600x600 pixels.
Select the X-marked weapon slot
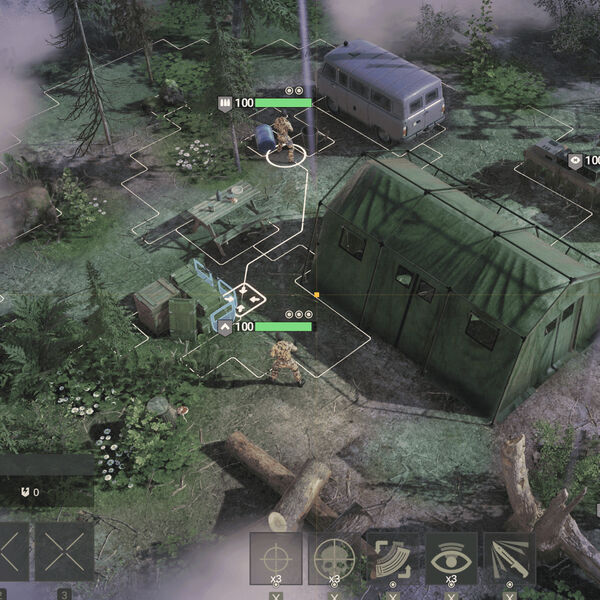(x=64, y=551)
